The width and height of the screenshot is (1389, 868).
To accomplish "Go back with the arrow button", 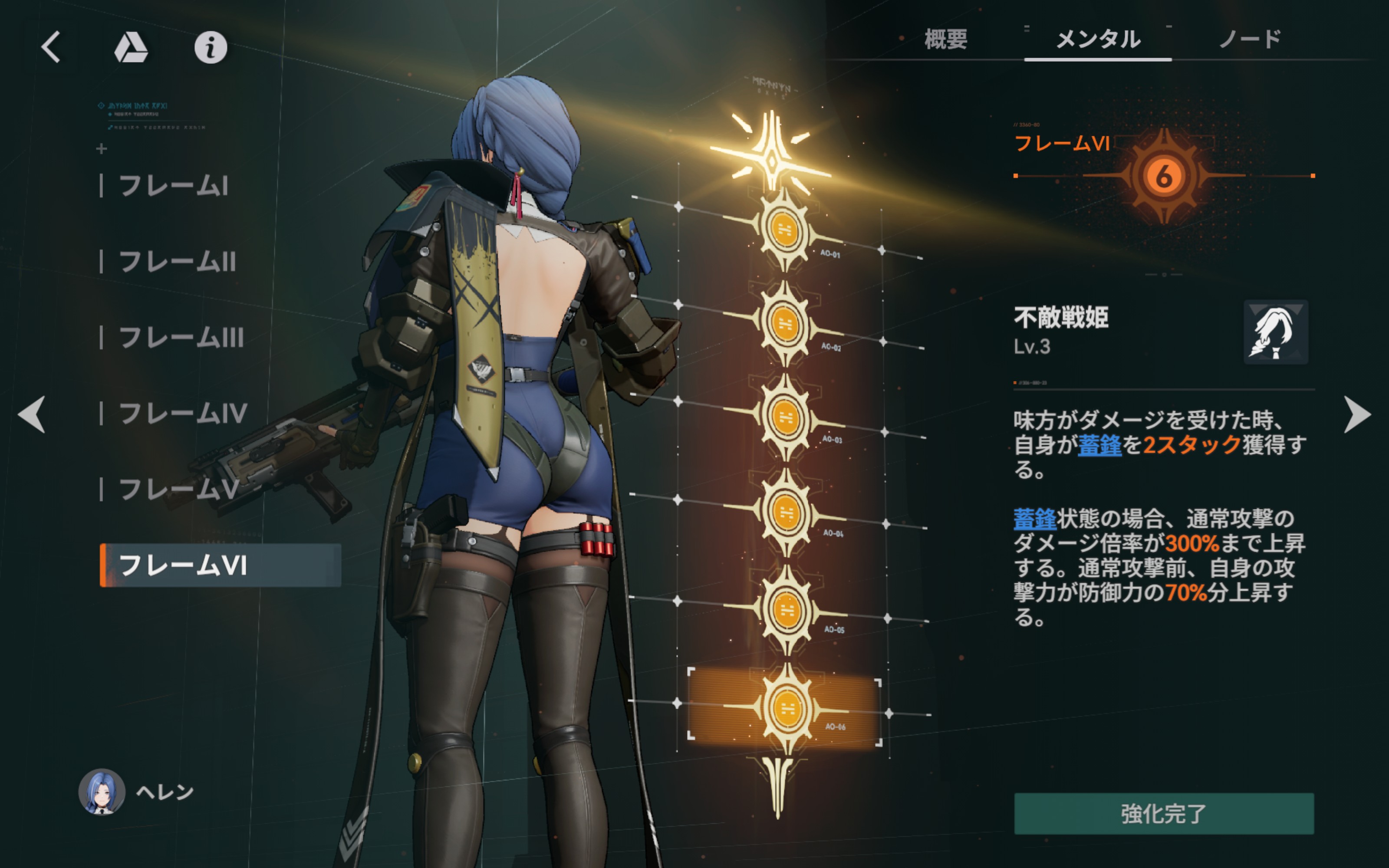I will pyautogui.click(x=52, y=46).
